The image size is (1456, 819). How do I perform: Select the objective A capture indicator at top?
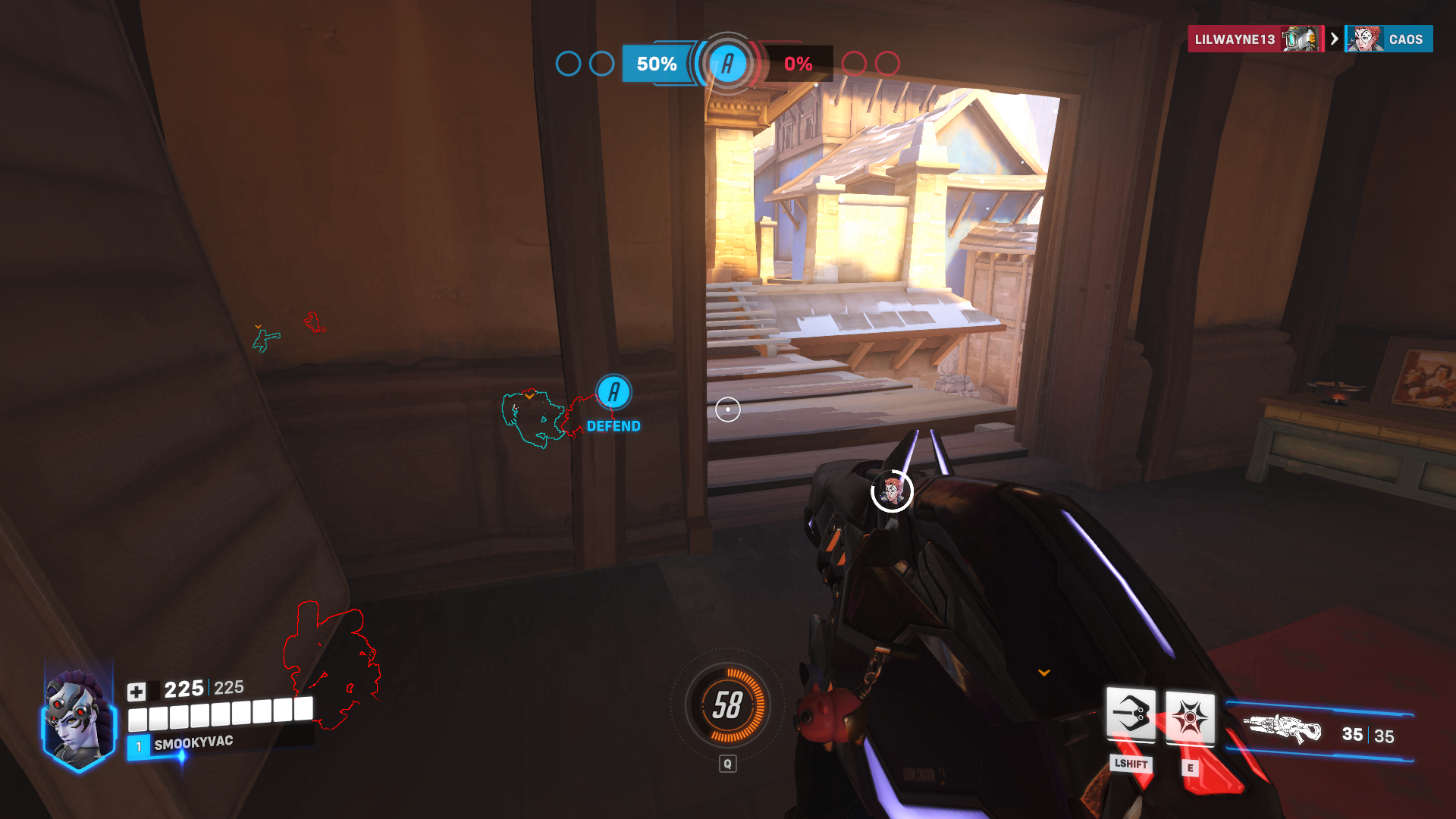[727, 64]
